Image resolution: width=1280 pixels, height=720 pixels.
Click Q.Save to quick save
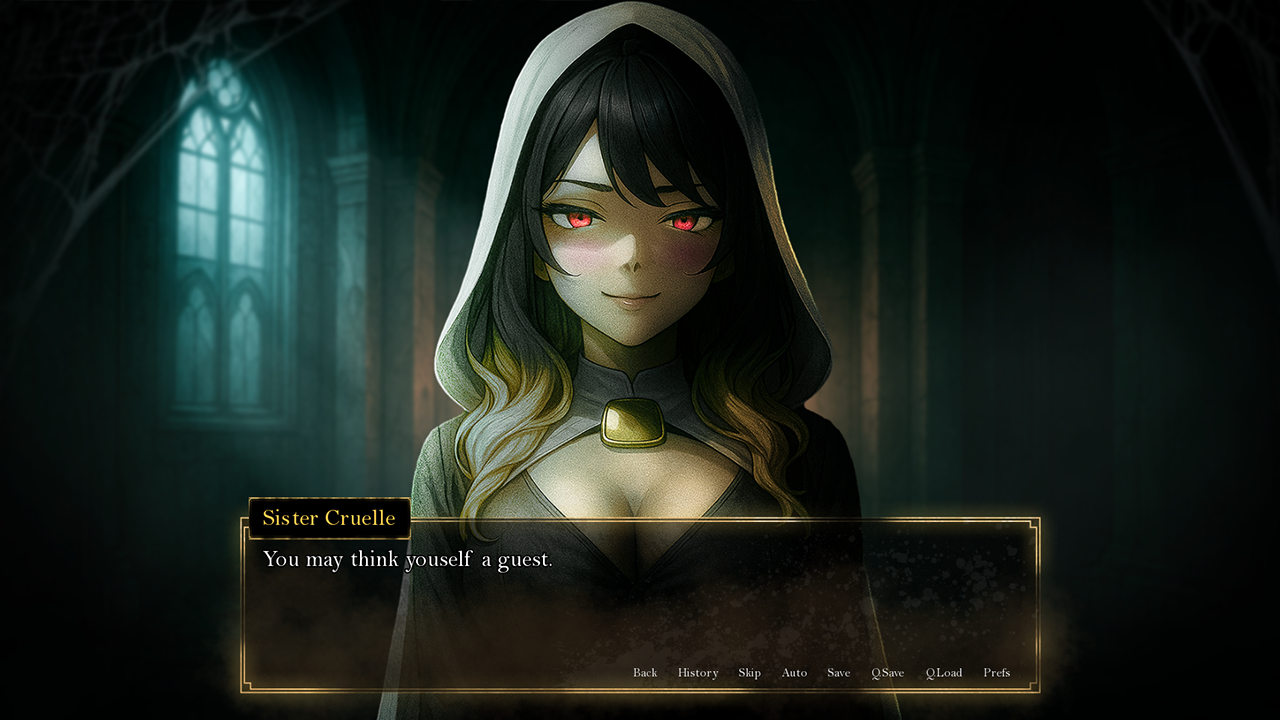[887, 673]
